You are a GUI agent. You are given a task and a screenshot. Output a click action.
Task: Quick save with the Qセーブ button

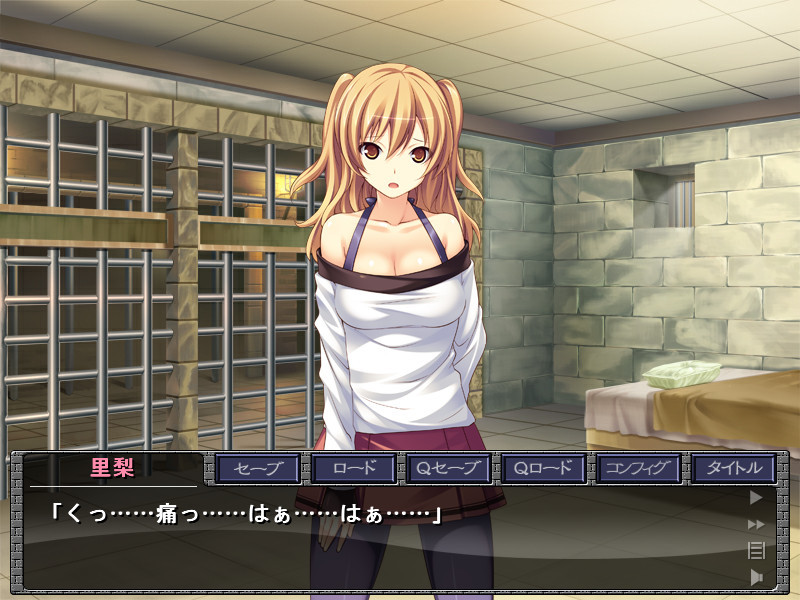pos(447,468)
